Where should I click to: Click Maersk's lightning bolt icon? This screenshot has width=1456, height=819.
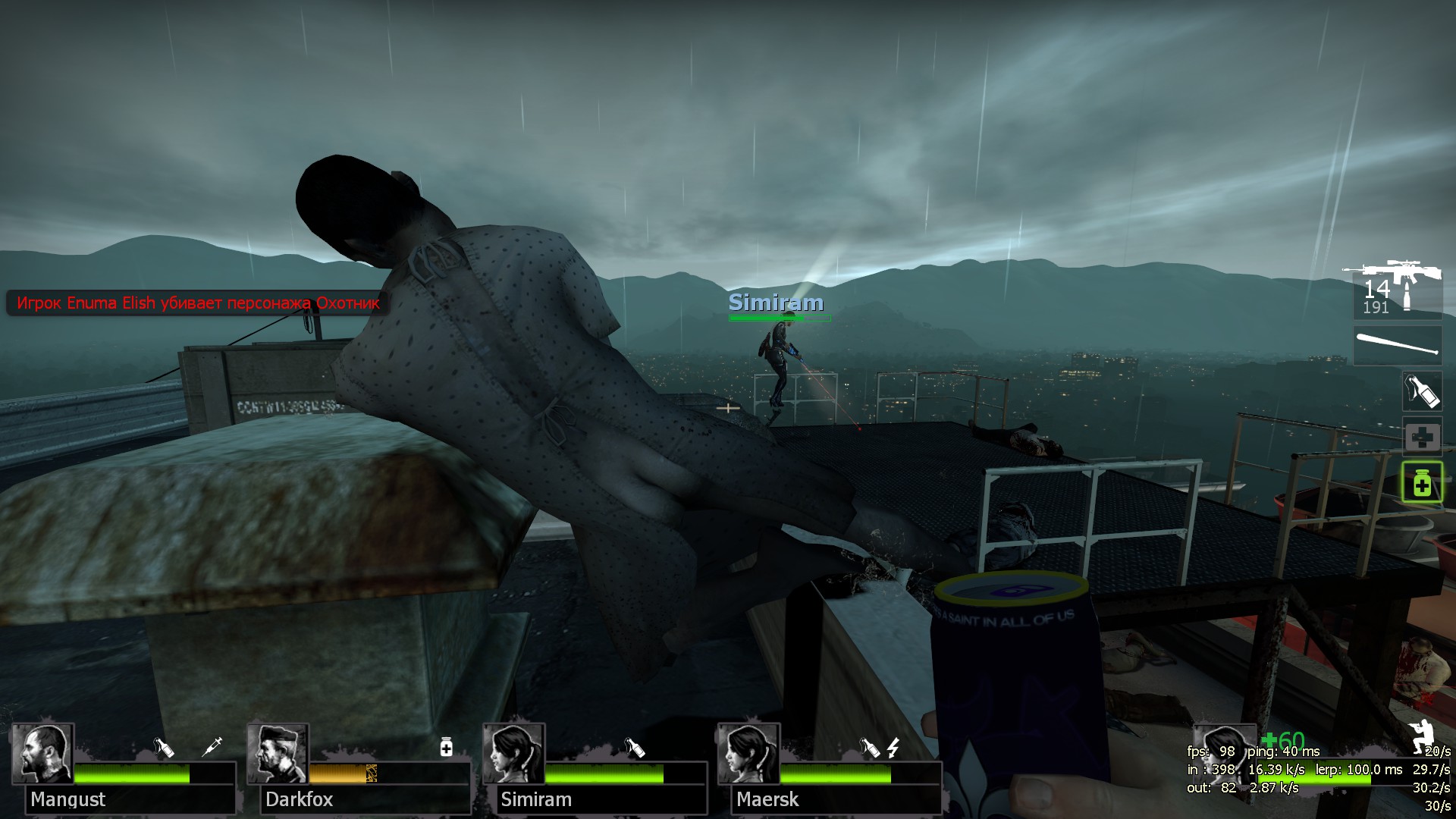click(893, 748)
